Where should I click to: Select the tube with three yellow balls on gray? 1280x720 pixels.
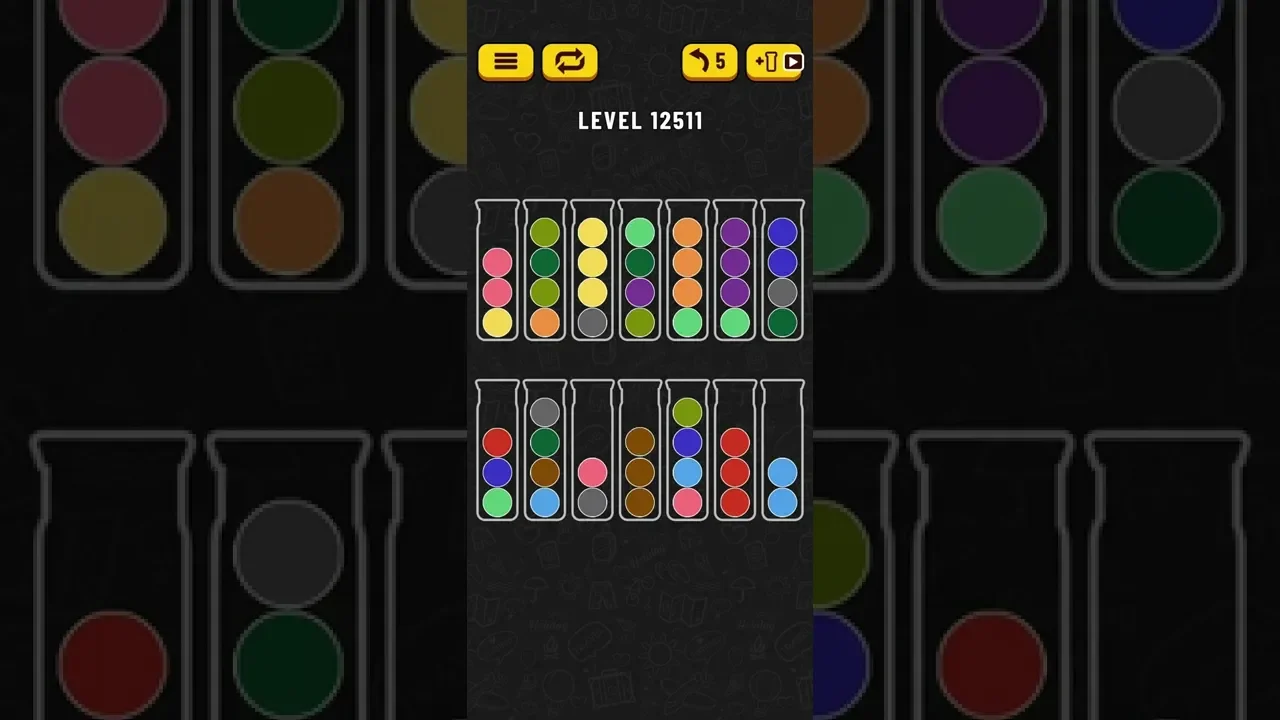(593, 272)
